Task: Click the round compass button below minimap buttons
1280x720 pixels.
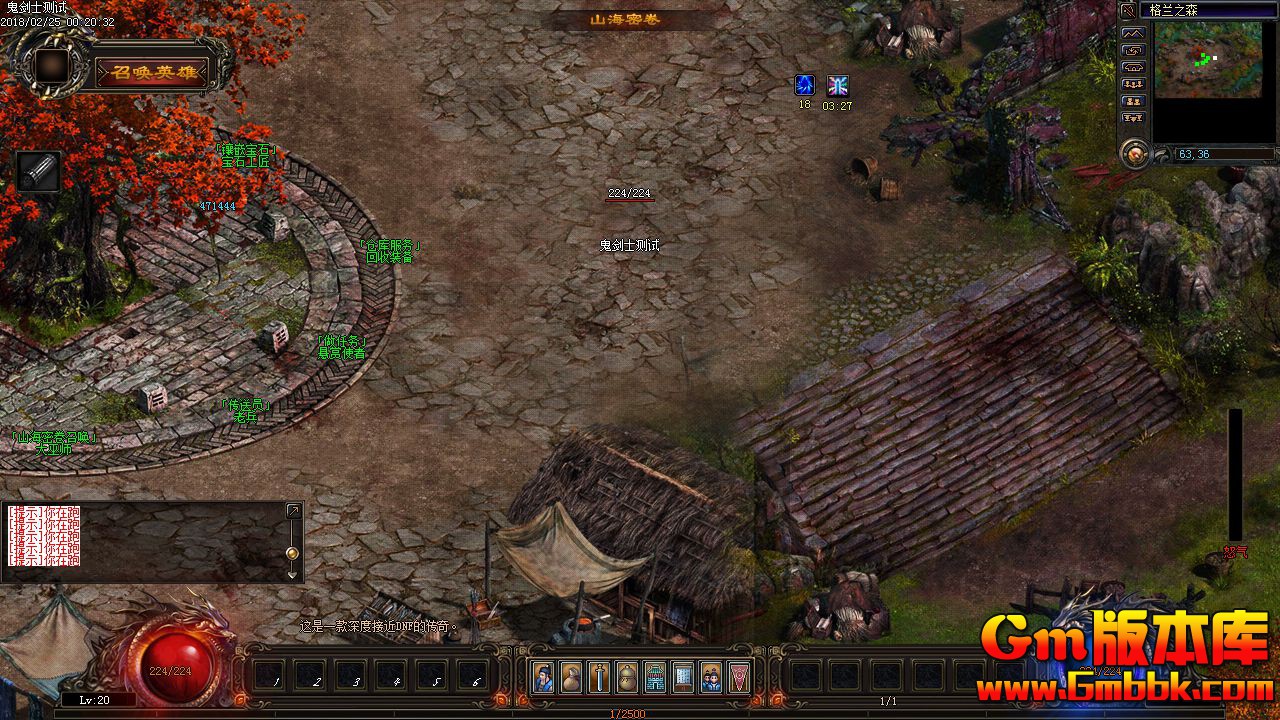Action: click(1134, 153)
